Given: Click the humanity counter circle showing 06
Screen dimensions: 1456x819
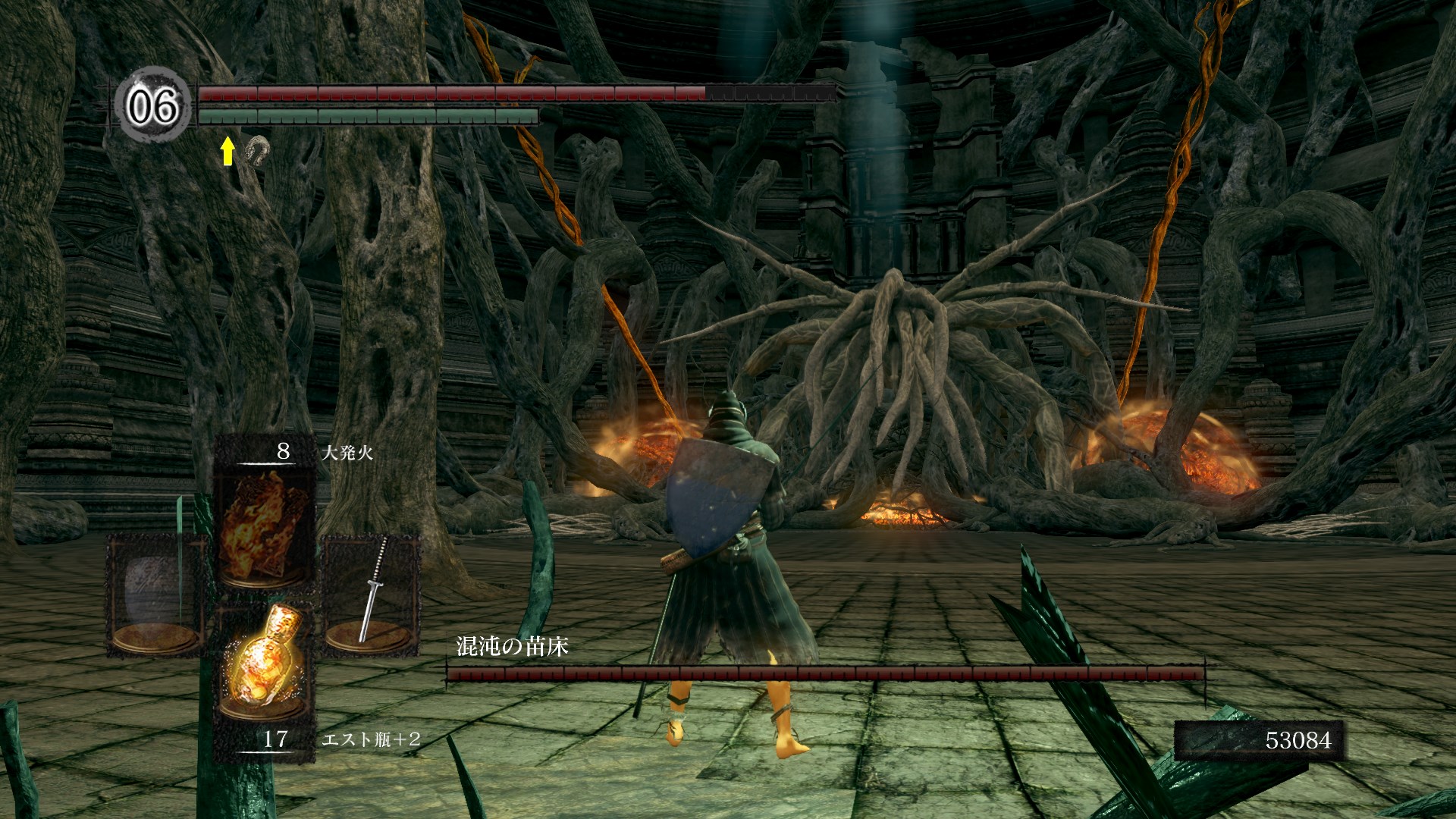Looking at the screenshot, I should tap(153, 105).
